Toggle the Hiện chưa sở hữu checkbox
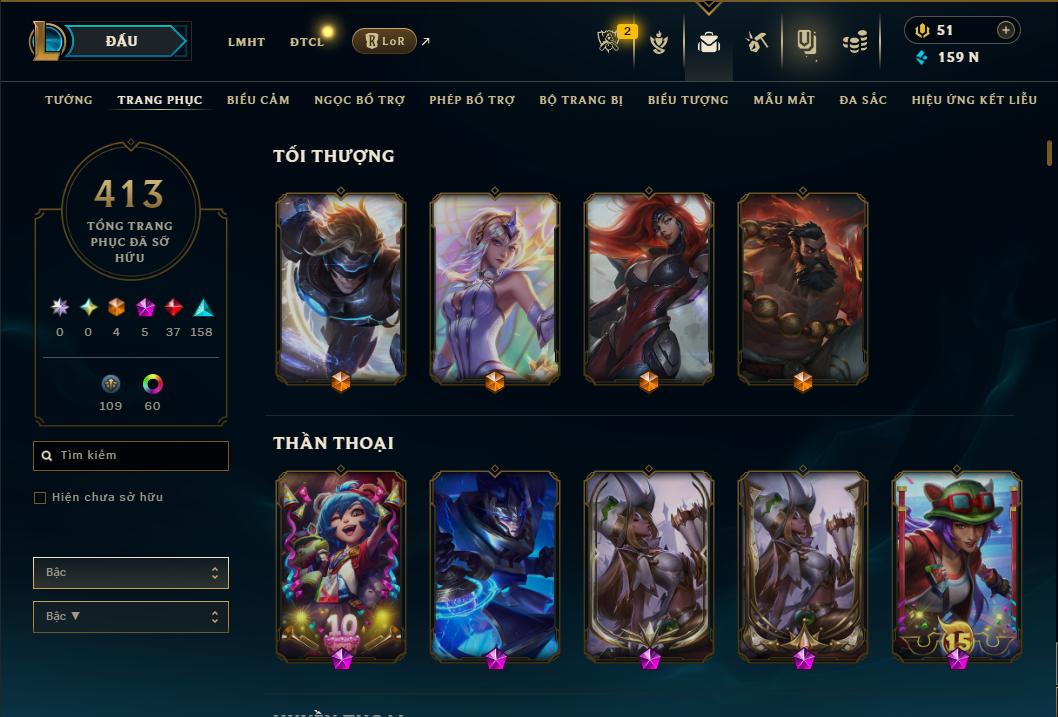The image size is (1058, 717). [x=40, y=498]
